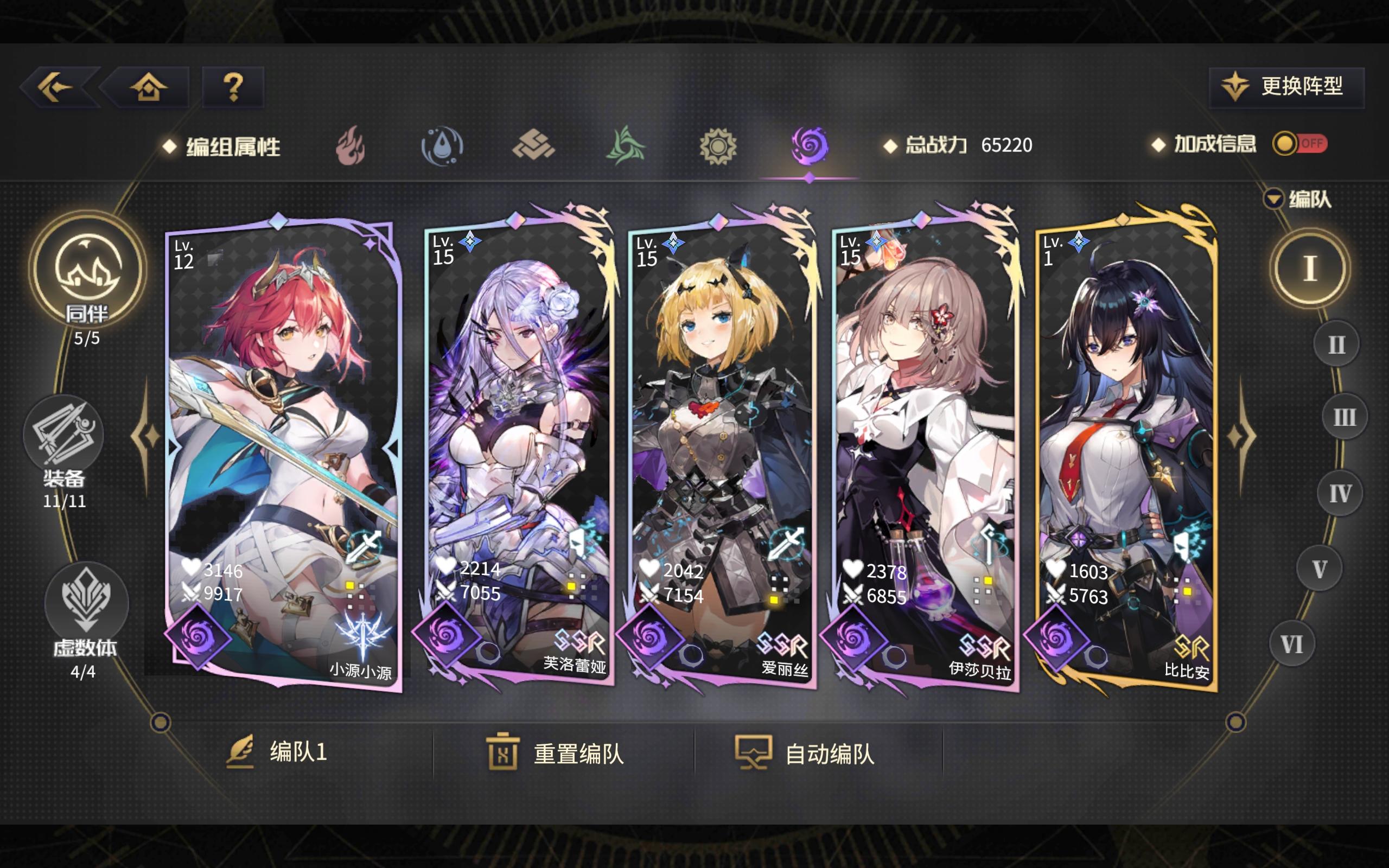
Task: Switch to team slot II
Action: pos(1337,344)
